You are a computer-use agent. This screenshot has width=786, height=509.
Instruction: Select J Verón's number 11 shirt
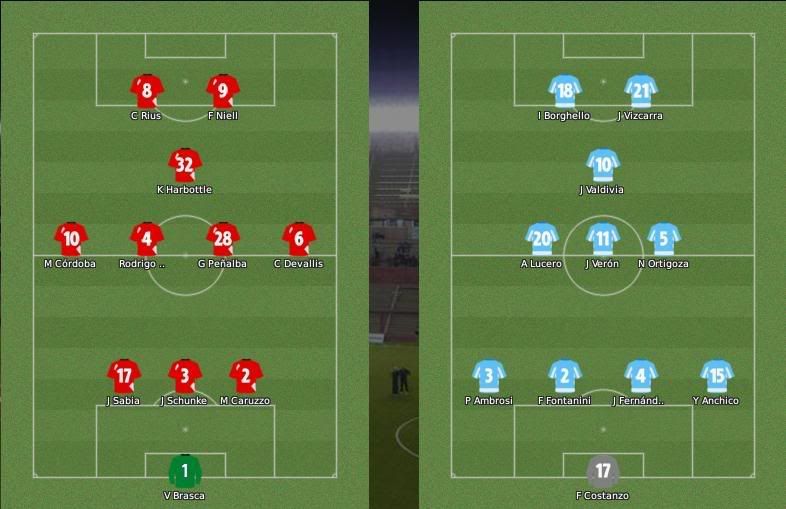click(603, 239)
